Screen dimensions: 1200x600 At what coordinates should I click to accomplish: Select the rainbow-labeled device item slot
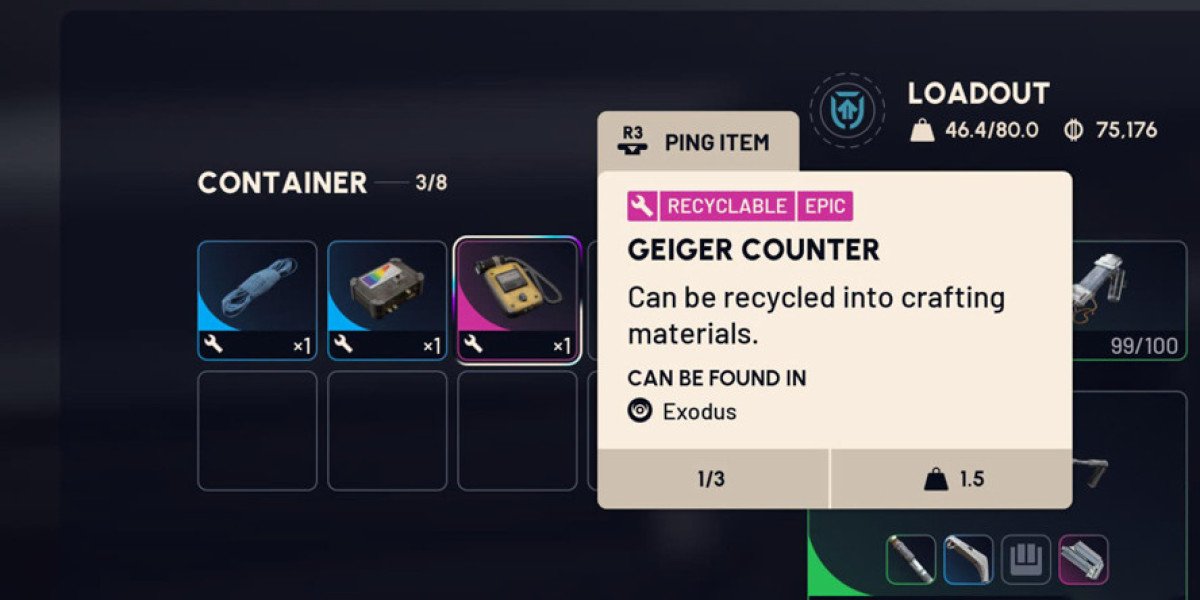[387, 301]
